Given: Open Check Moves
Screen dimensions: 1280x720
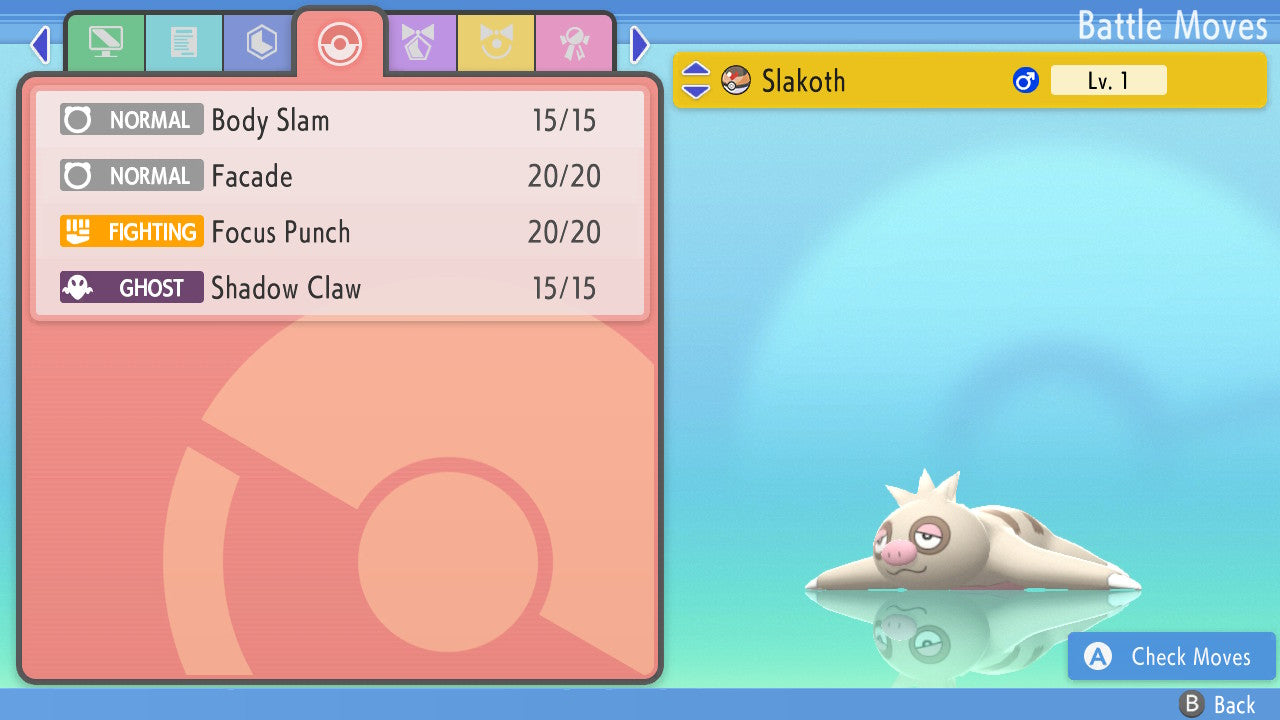Looking at the screenshot, I should [x=1171, y=656].
